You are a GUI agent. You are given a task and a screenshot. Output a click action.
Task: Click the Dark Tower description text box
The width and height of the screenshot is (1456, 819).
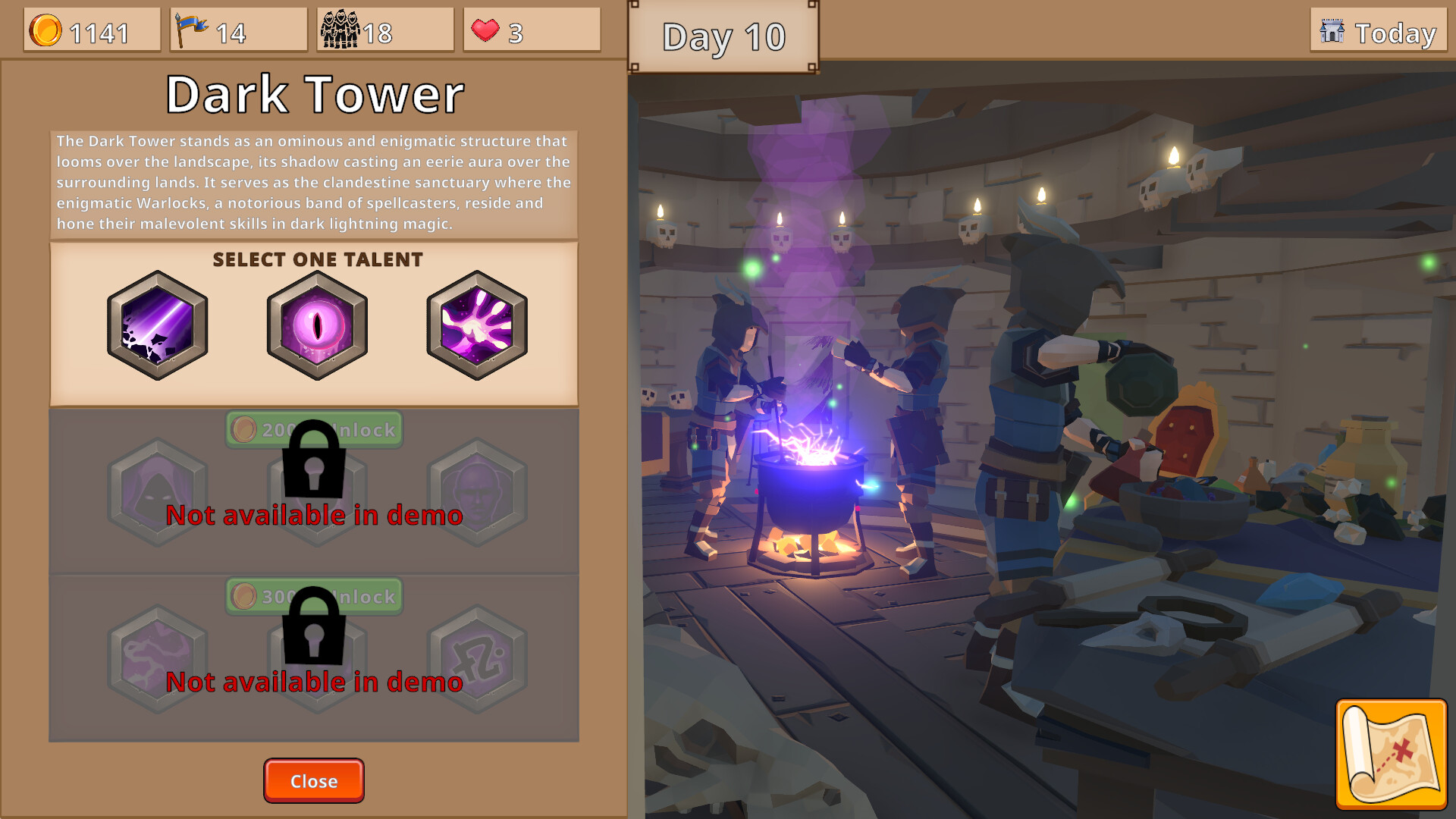point(313,182)
